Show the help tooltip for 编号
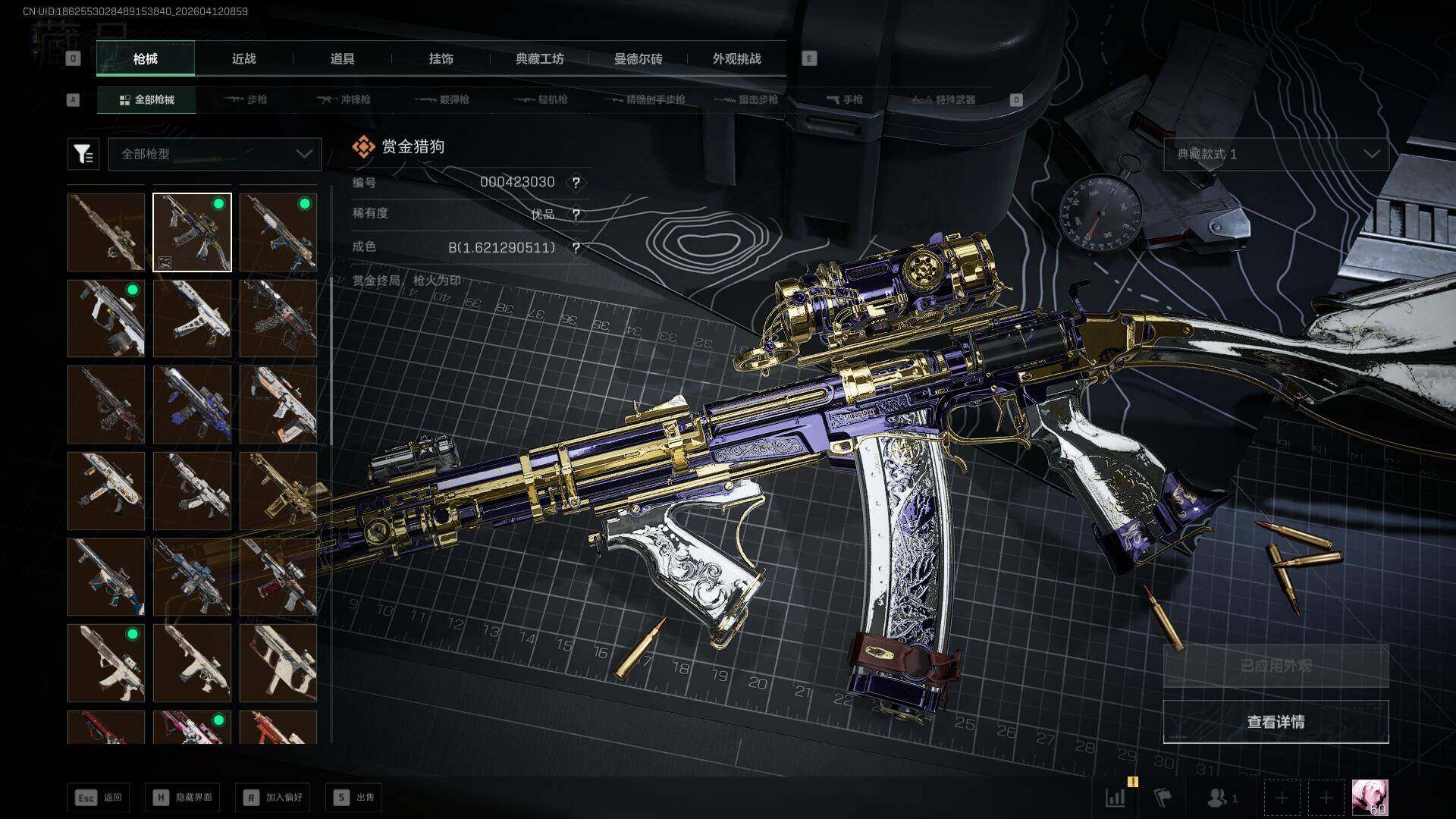The width and height of the screenshot is (1456, 819). coord(576,183)
